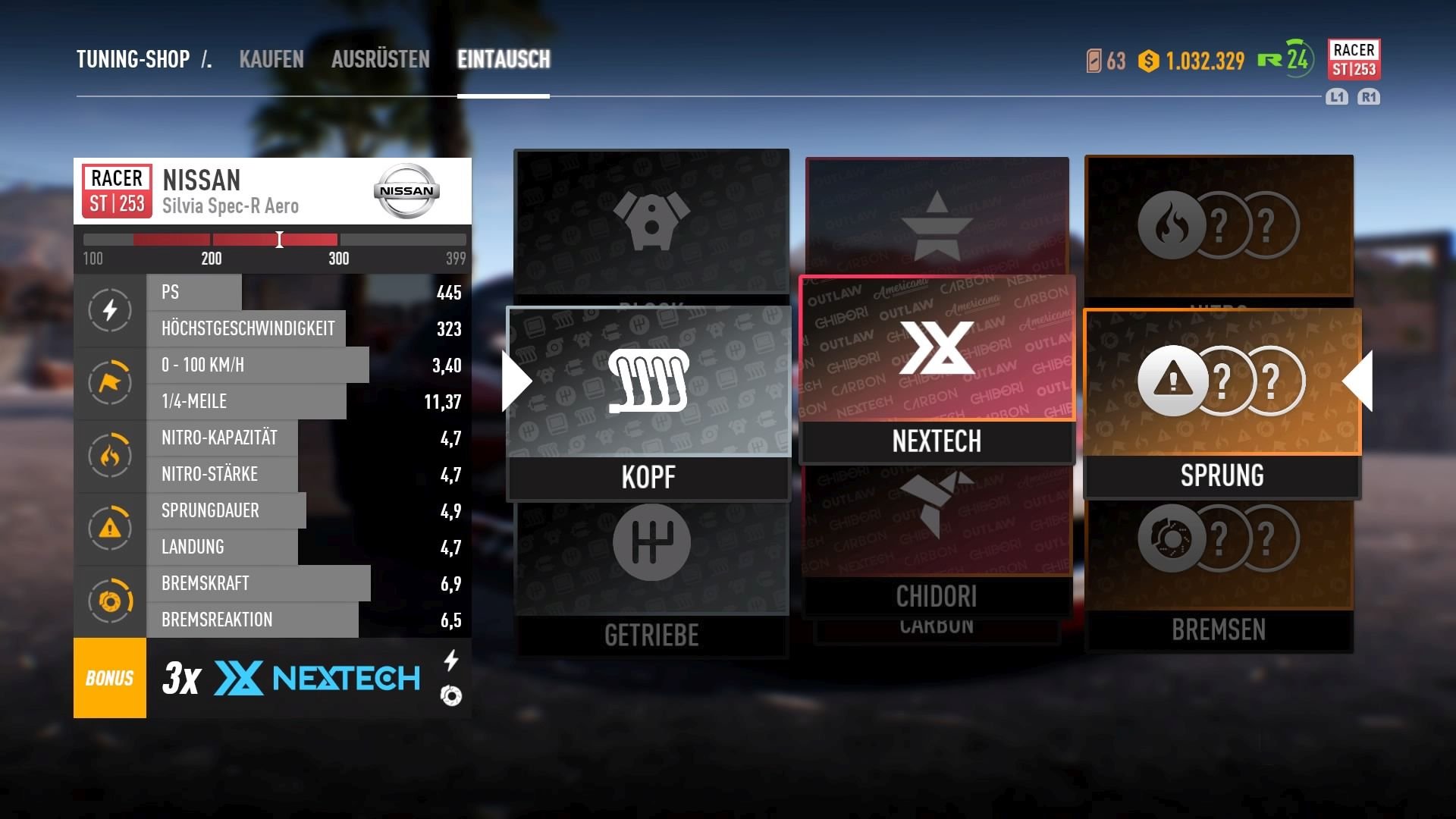
Task: Click the cylinder head icon on the KOPF card
Action: pyautogui.click(x=648, y=379)
